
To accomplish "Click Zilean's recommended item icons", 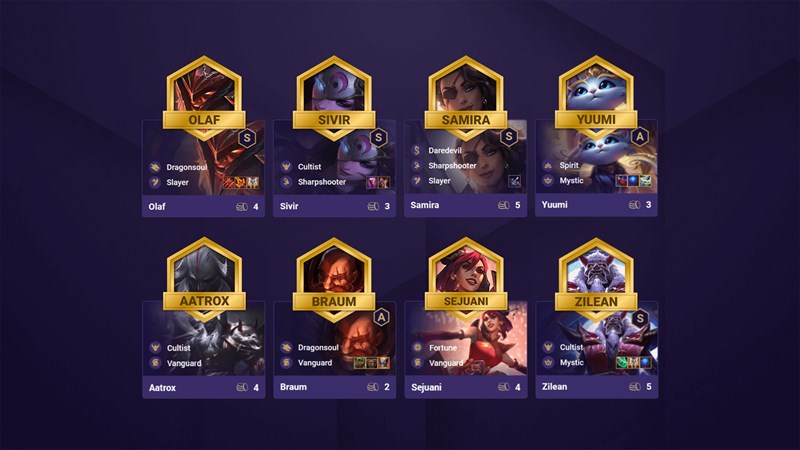I will pos(634,363).
